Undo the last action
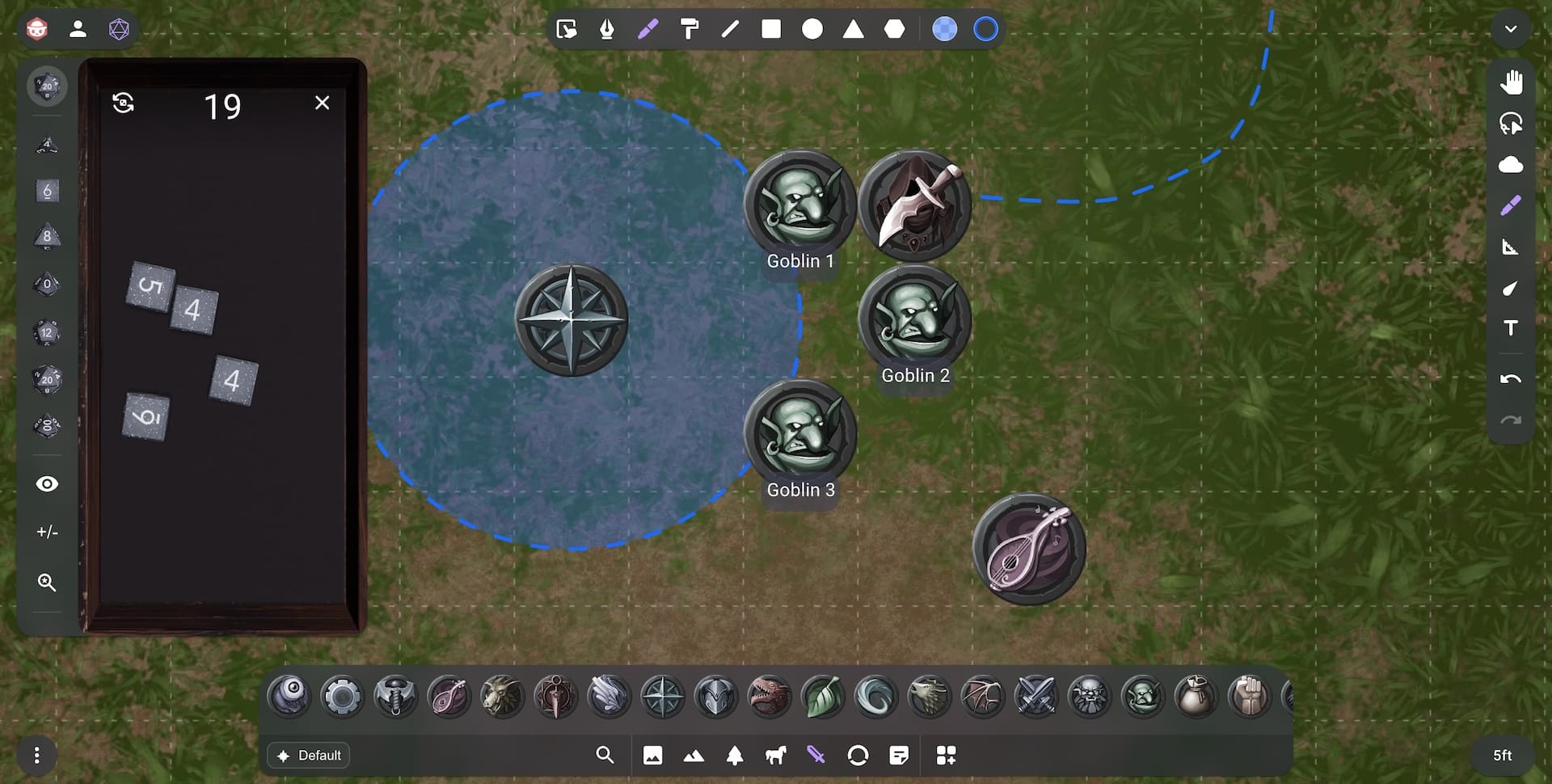 pos(1510,378)
